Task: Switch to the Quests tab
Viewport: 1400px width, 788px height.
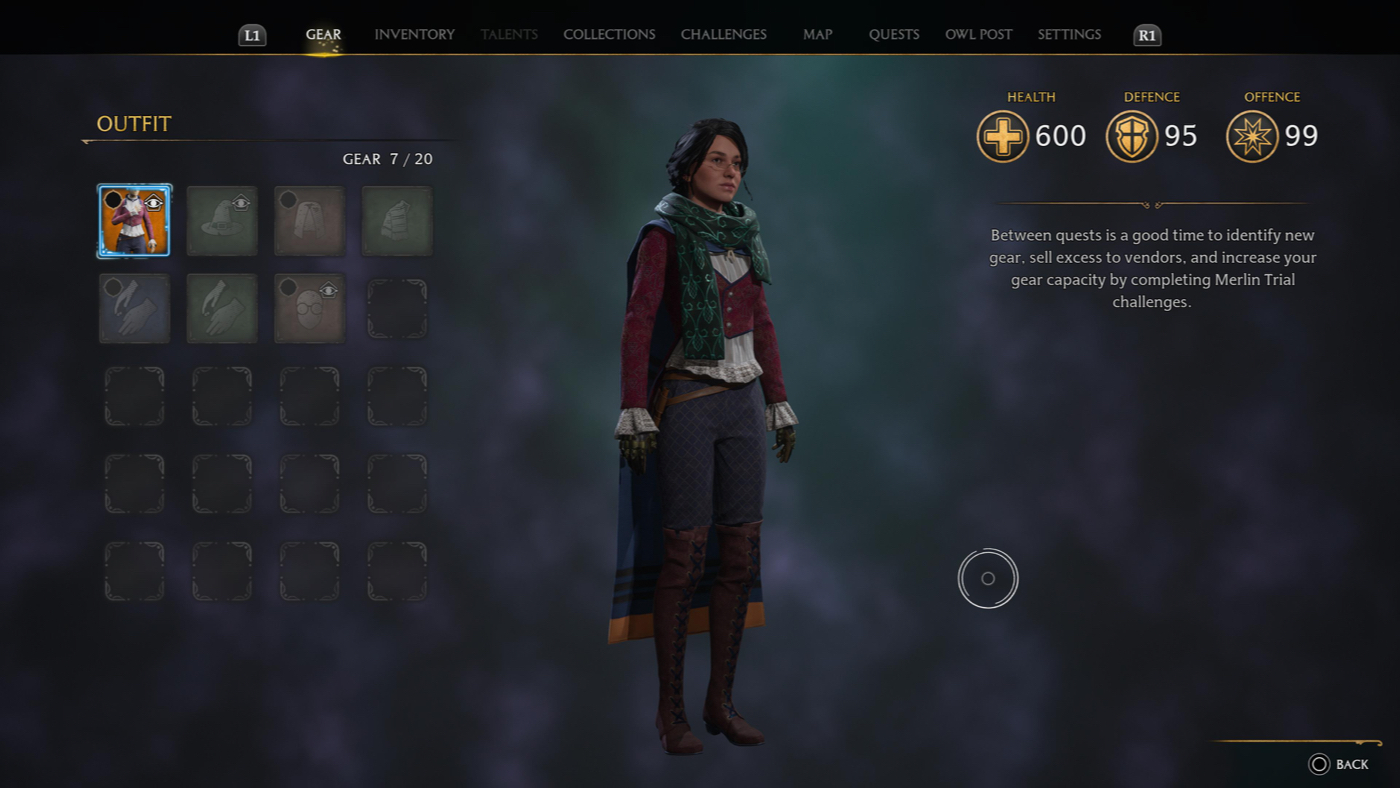Action: (x=894, y=34)
